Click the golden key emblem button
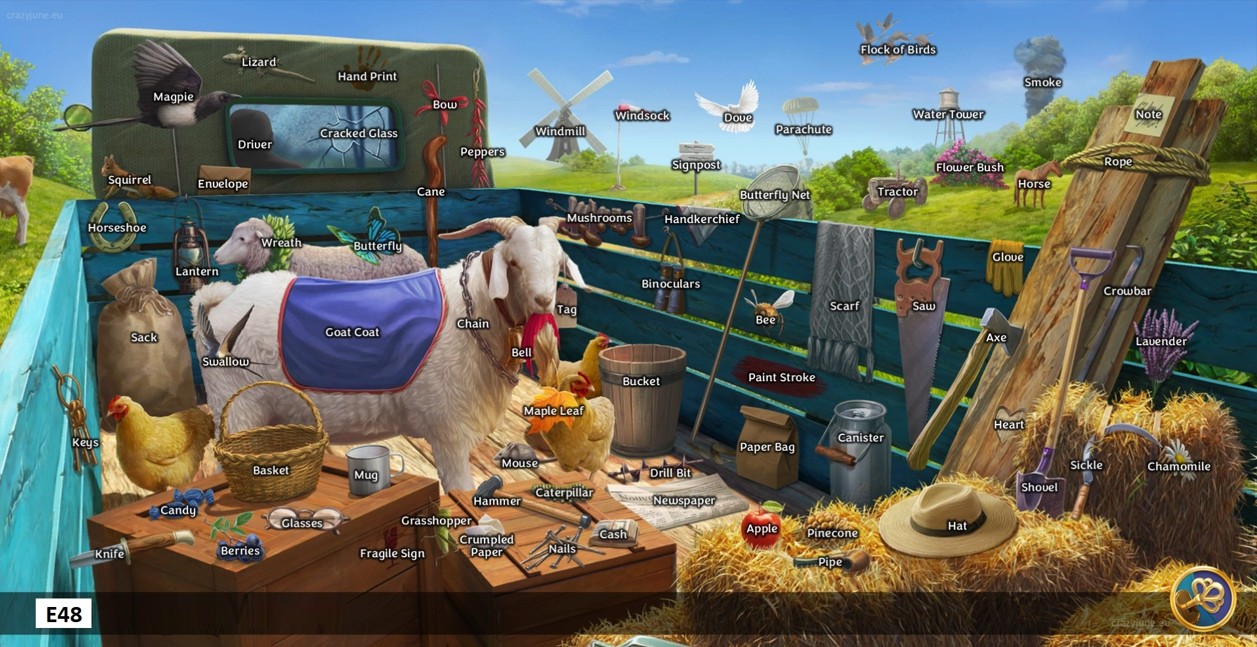 (1202, 598)
